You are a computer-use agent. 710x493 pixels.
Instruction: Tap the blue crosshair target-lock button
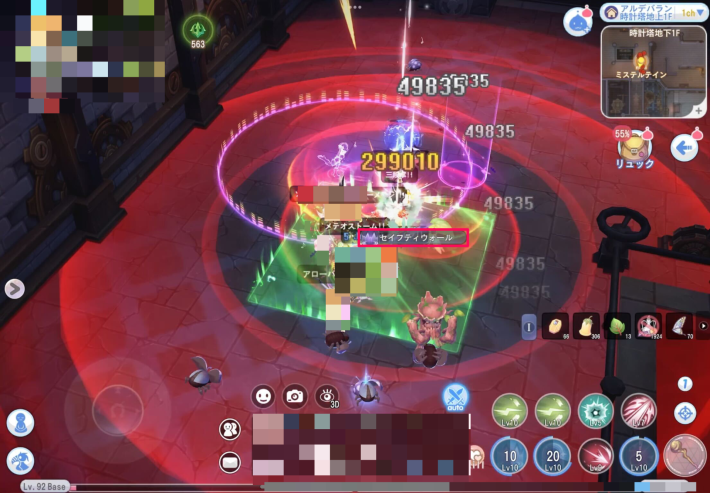pyautogui.click(x=685, y=412)
